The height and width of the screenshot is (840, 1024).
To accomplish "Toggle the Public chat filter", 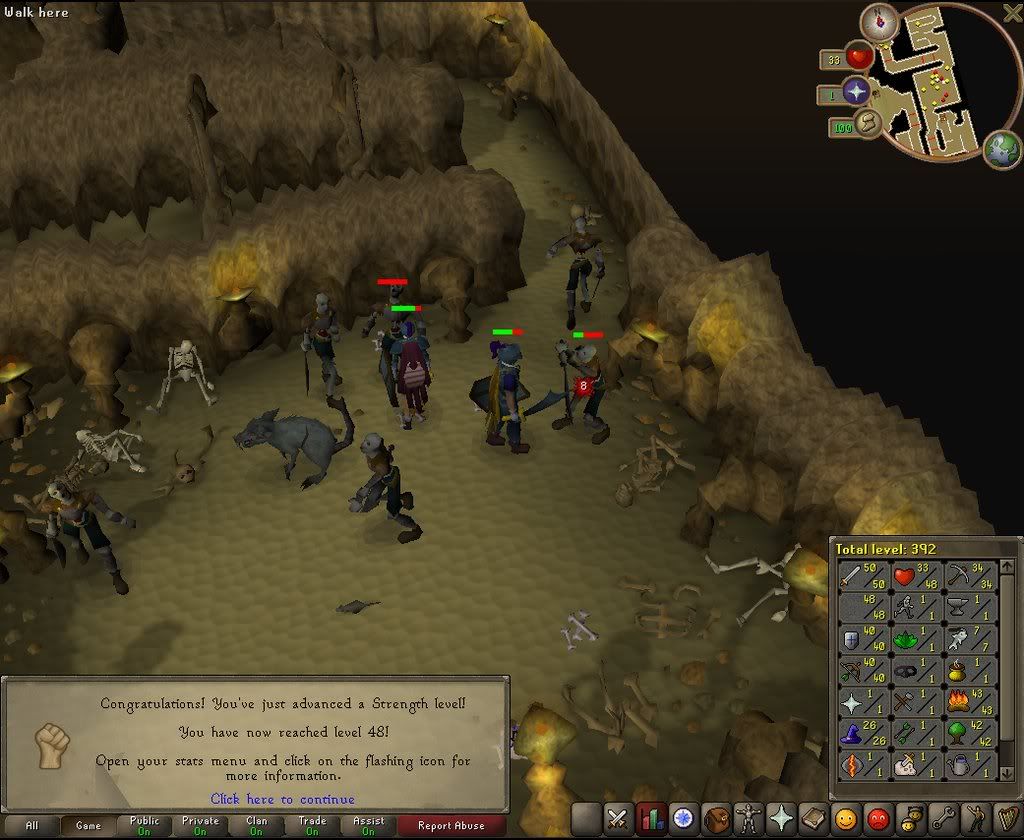I will pos(144,826).
